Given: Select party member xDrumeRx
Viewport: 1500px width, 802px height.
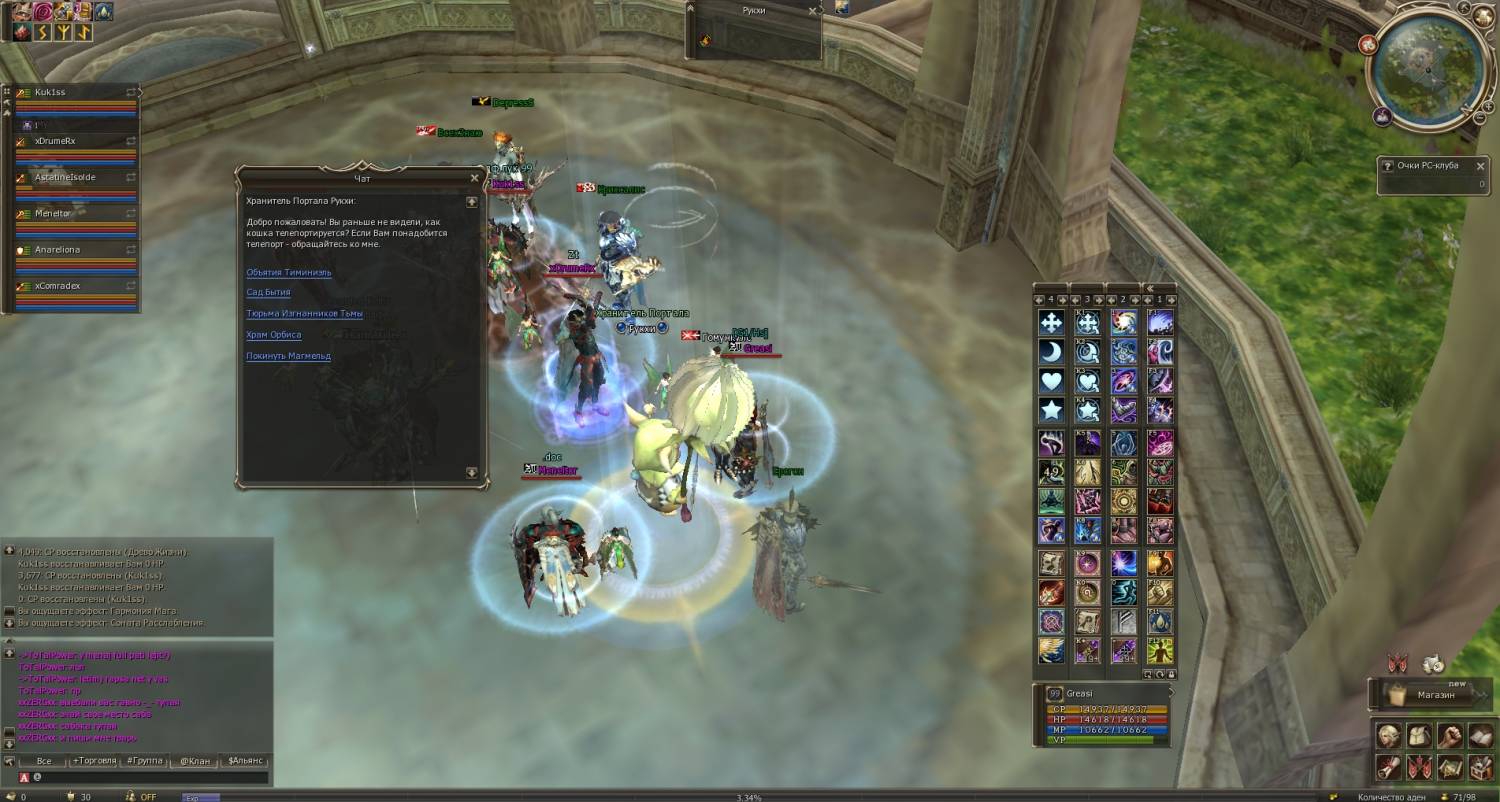Looking at the screenshot, I should 55,141.
